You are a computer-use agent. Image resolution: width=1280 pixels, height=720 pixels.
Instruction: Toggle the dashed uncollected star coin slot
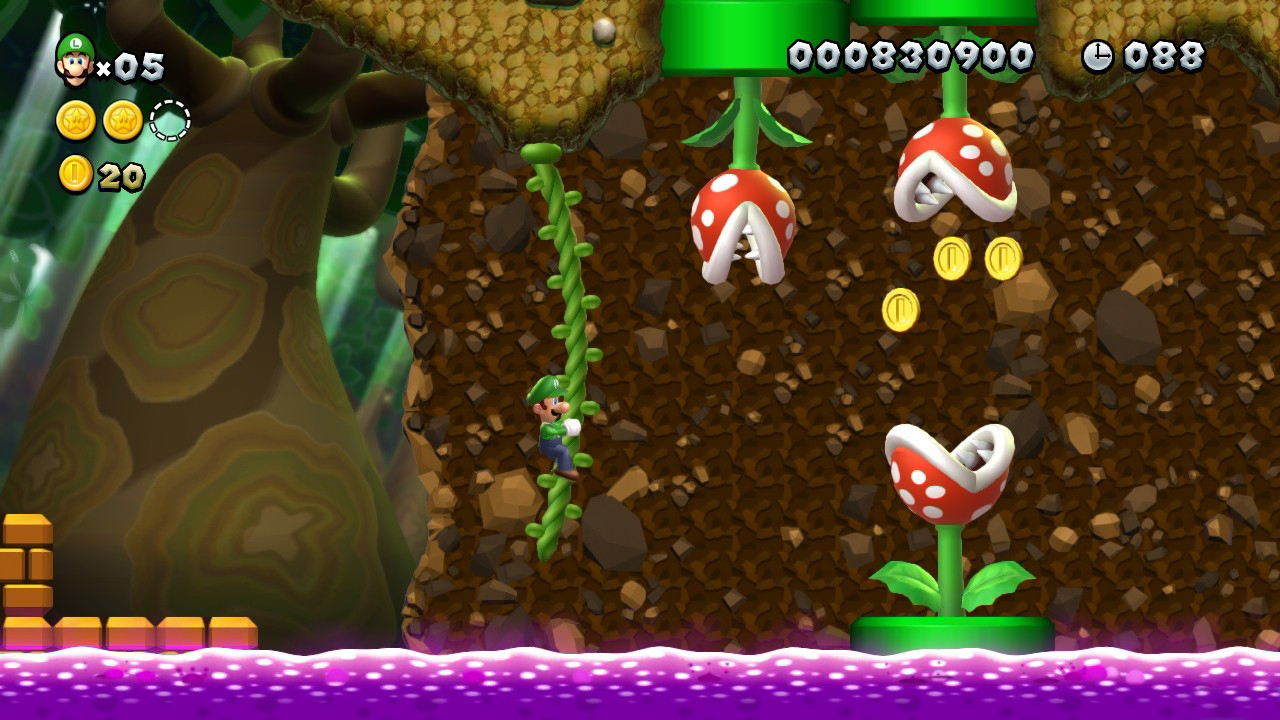170,119
